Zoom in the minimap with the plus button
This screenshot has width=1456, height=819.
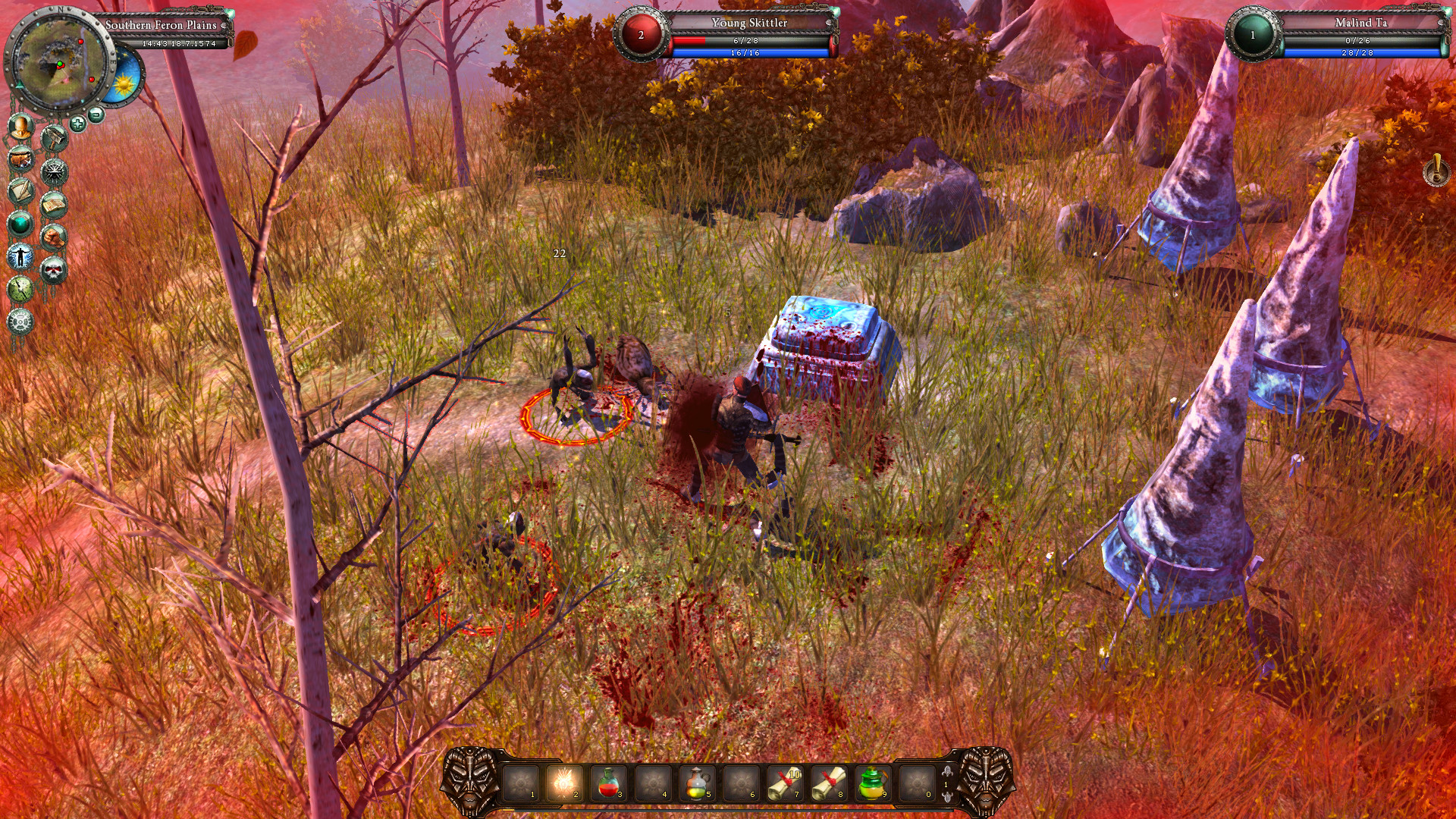click(77, 123)
